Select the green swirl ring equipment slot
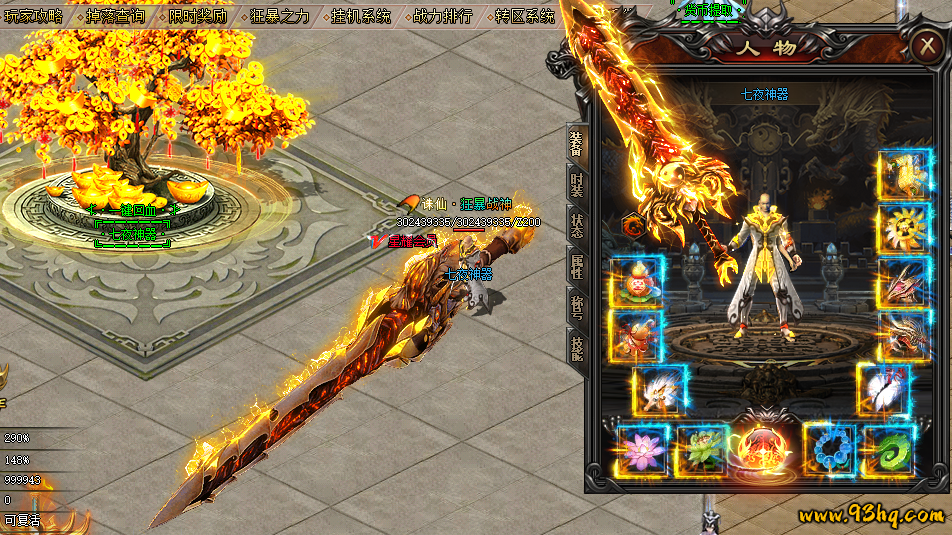The height and width of the screenshot is (535, 952). (887, 449)
